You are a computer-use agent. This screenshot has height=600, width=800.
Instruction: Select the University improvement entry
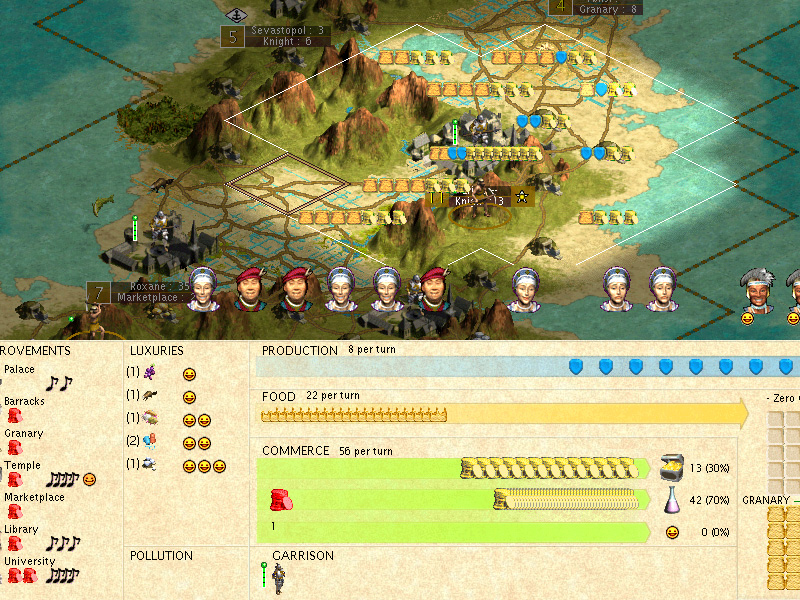click(x=28, y=561)
